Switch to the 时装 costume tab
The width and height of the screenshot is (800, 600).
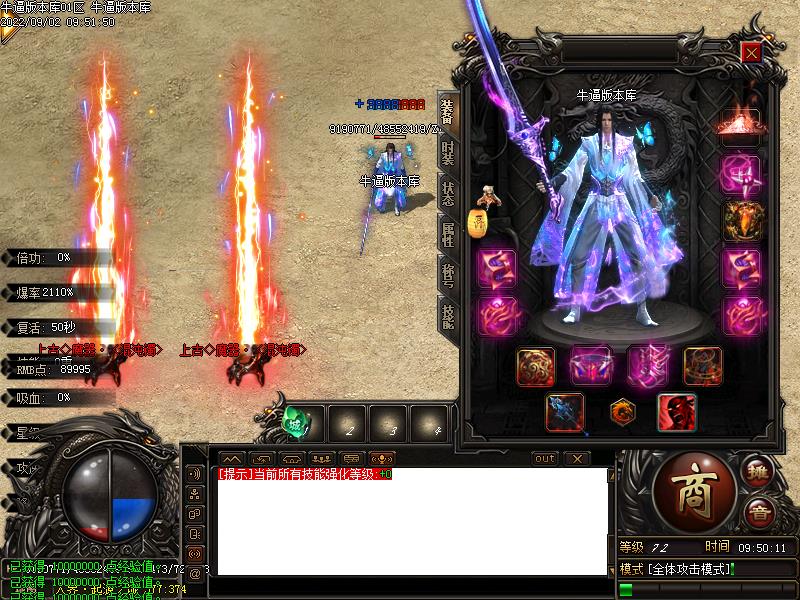pos(447,153)
